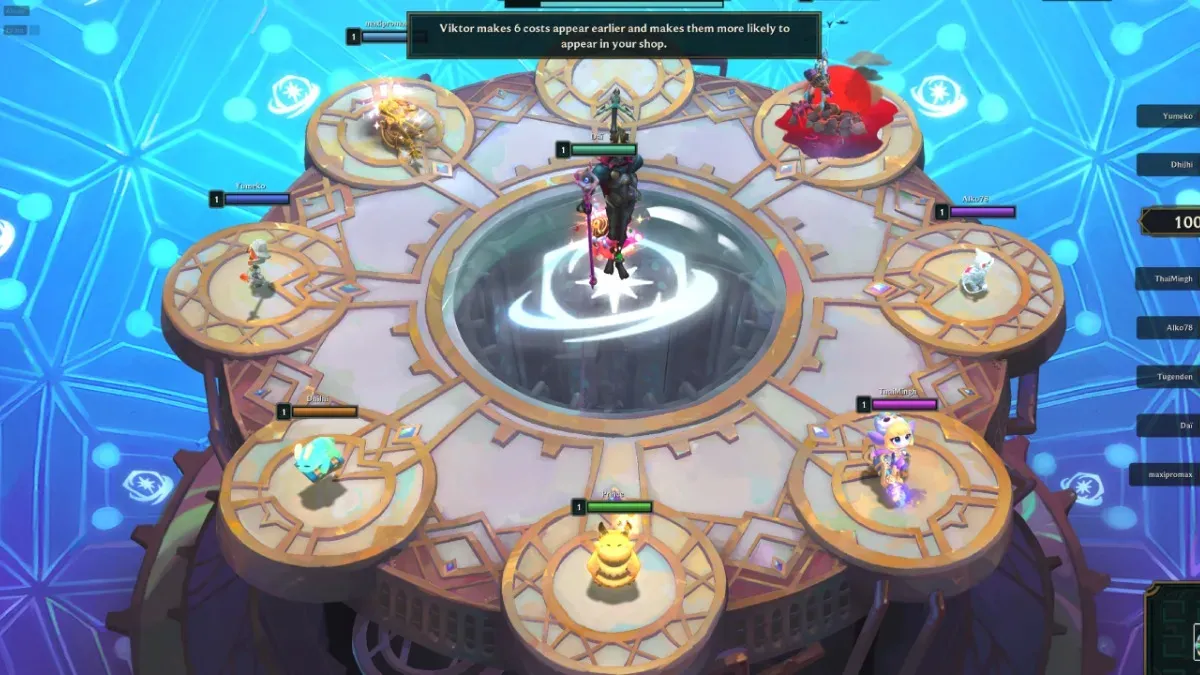This screenshot has width=1200, height=675.
Task: Click the minimap panel
Action: 1176,628
